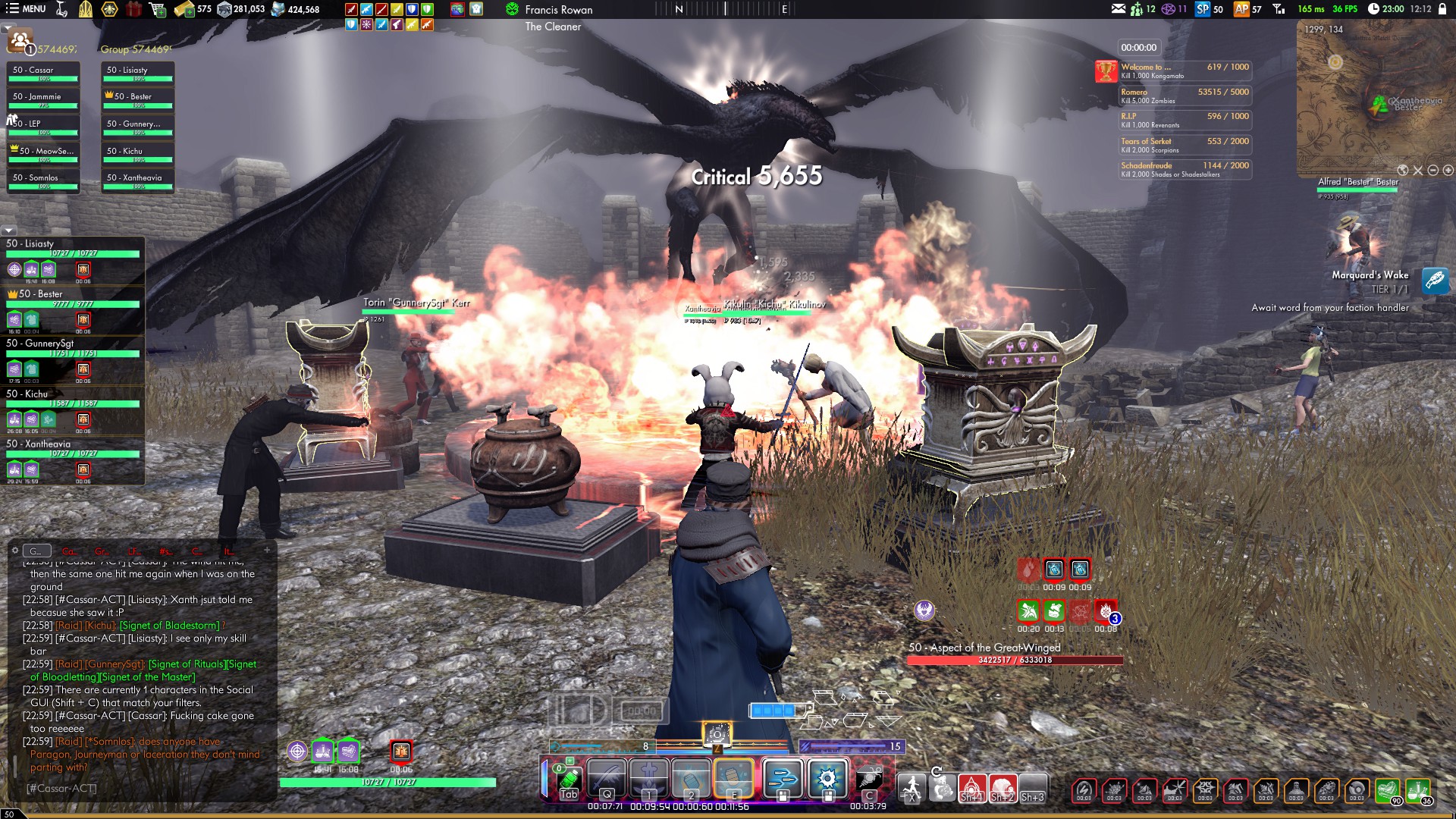This screenshot has height=819, width=1456.
Task: Open the shopping cart store icon
Action: pos(158,9)
